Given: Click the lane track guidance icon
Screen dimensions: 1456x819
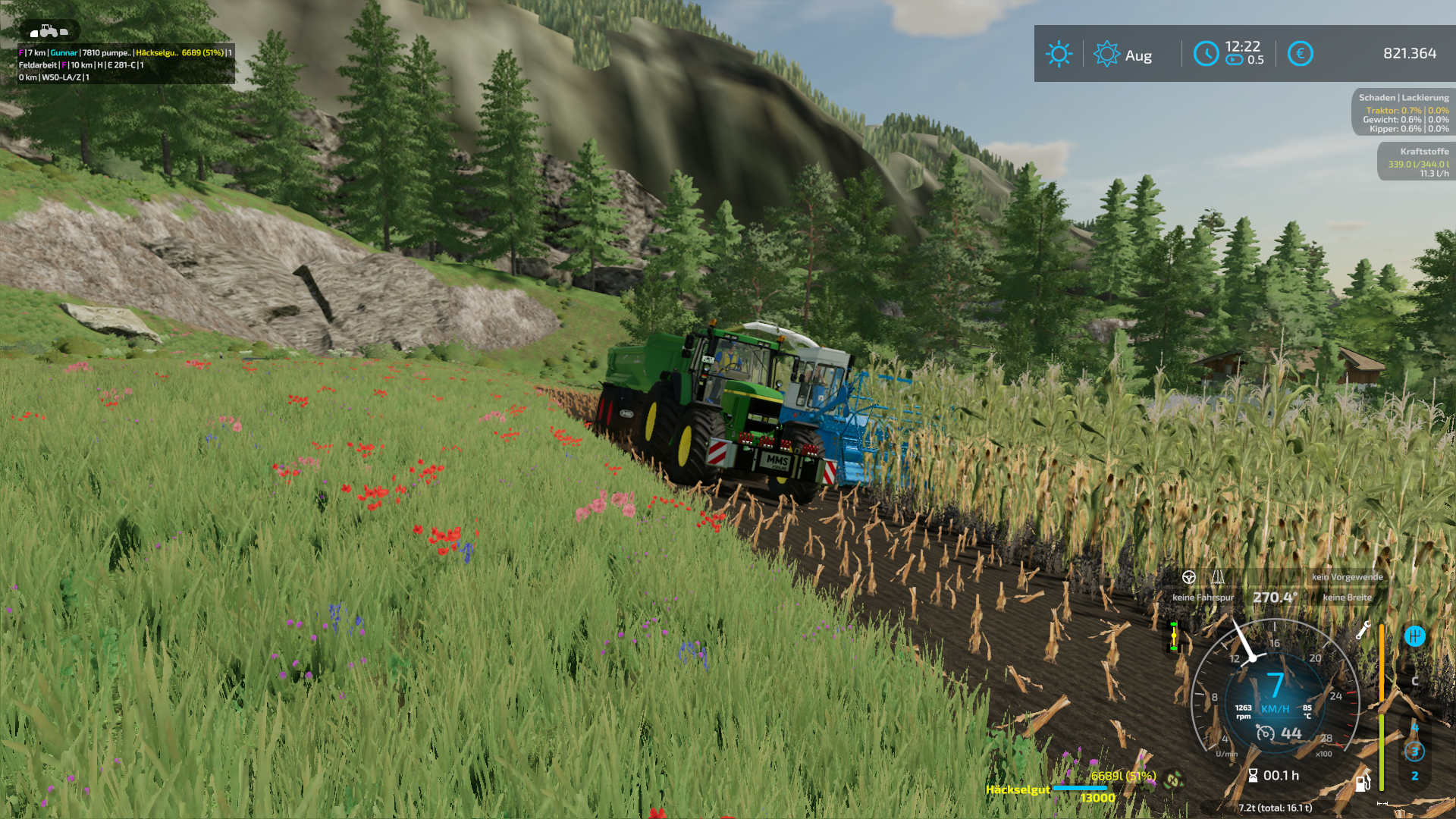Looking at the screenshot, I should [x=1218, y=578].
